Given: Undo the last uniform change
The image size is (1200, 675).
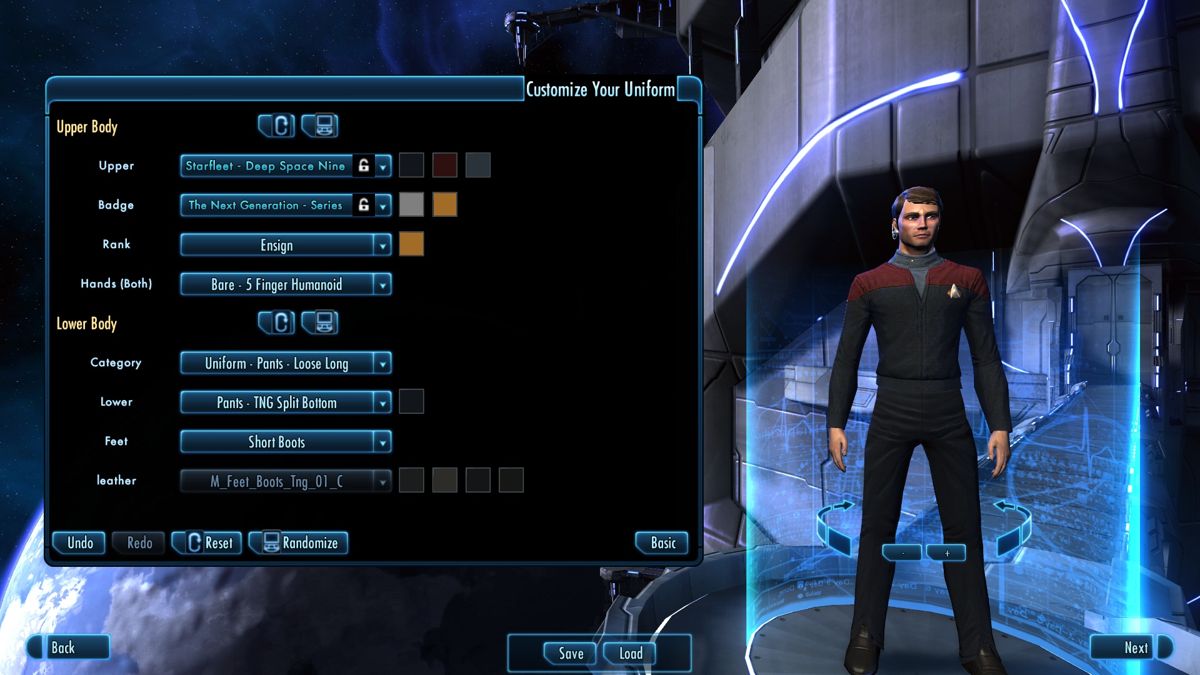Looking at the screenshot, I should (x=80, y=543).
